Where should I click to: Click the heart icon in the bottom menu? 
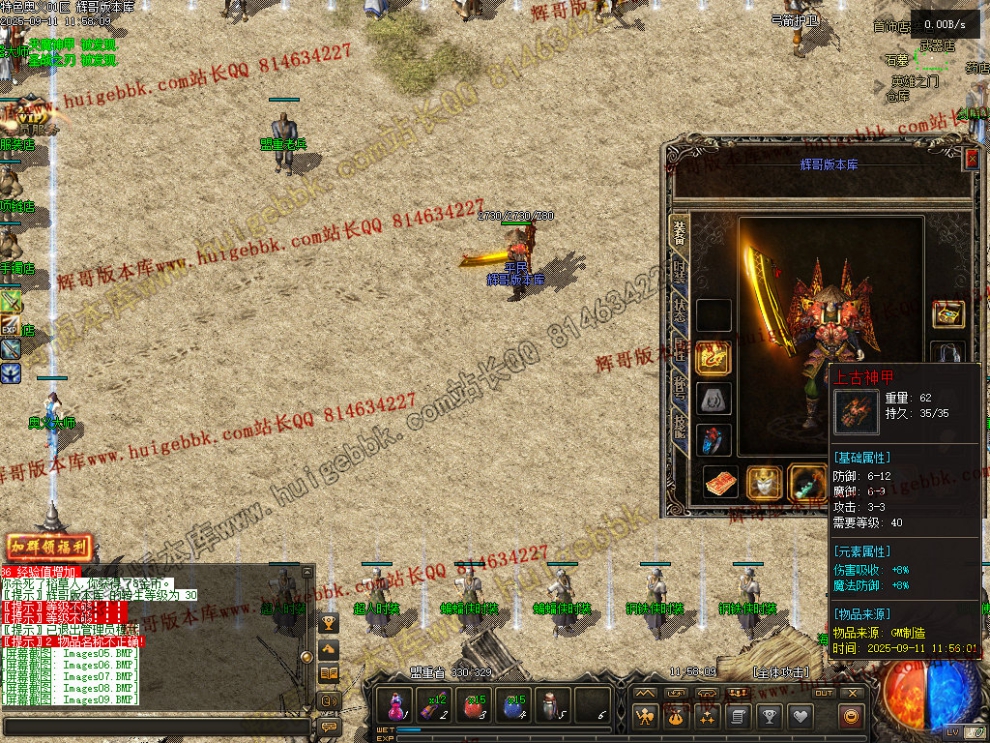[800, 716]
